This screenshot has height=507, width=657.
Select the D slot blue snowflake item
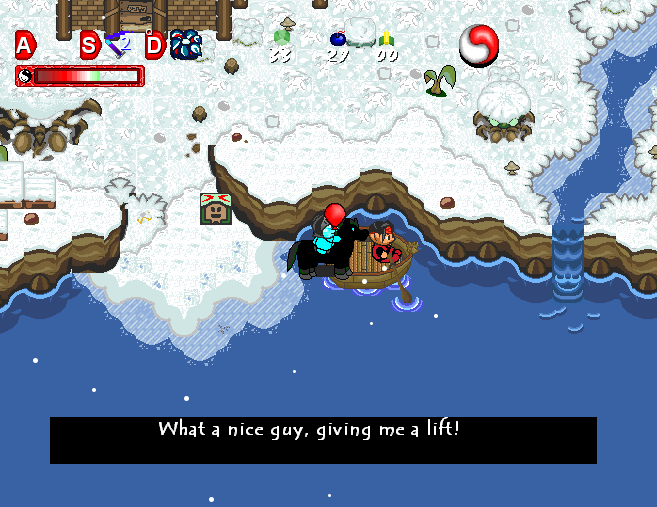(x=185, y=44)
